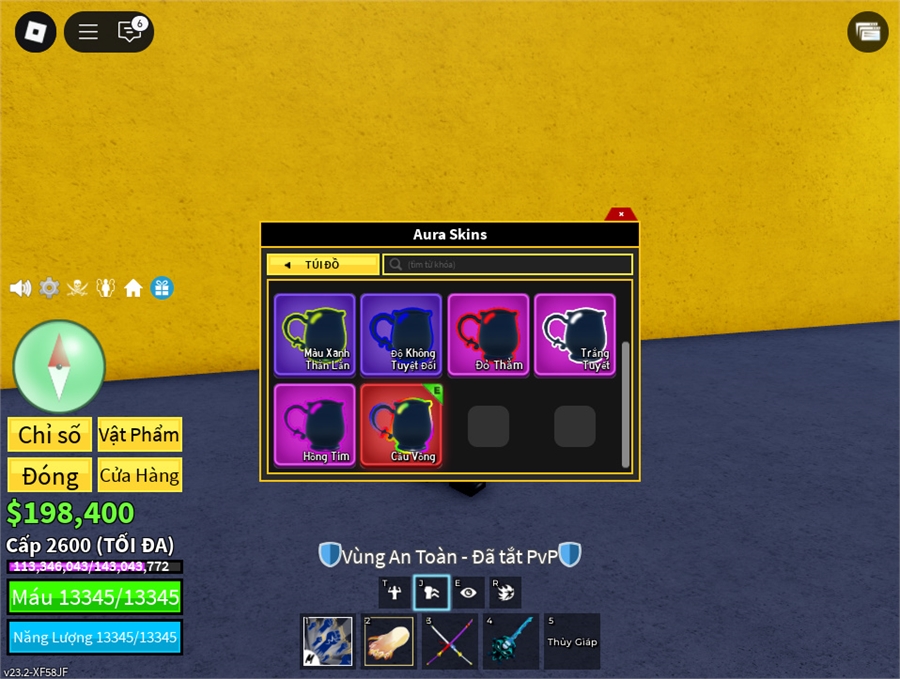
Task: Click the pirate skull crossed-swords icon
Action: [77, 288]
